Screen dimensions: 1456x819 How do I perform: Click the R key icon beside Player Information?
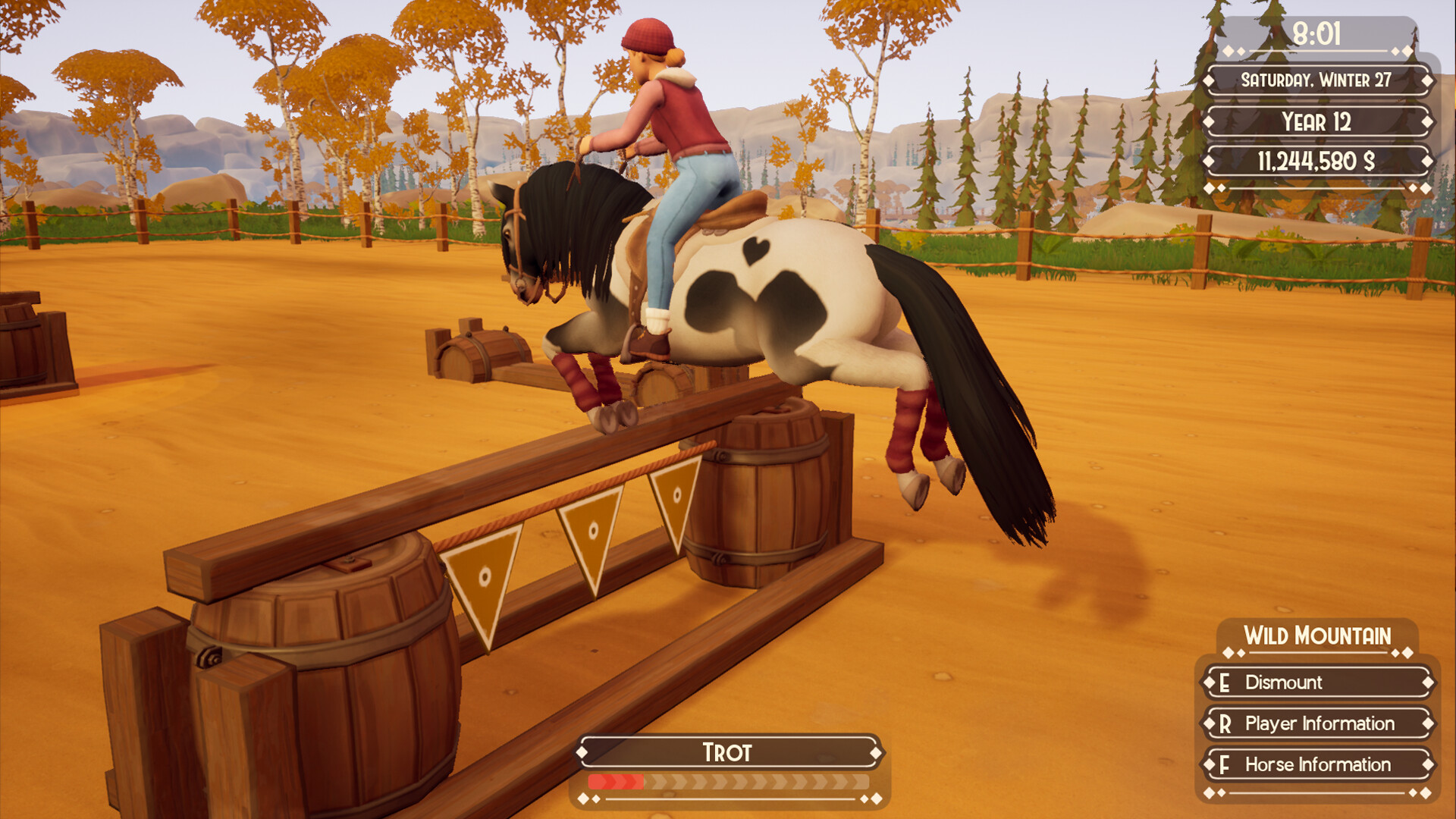[1225, 724]
